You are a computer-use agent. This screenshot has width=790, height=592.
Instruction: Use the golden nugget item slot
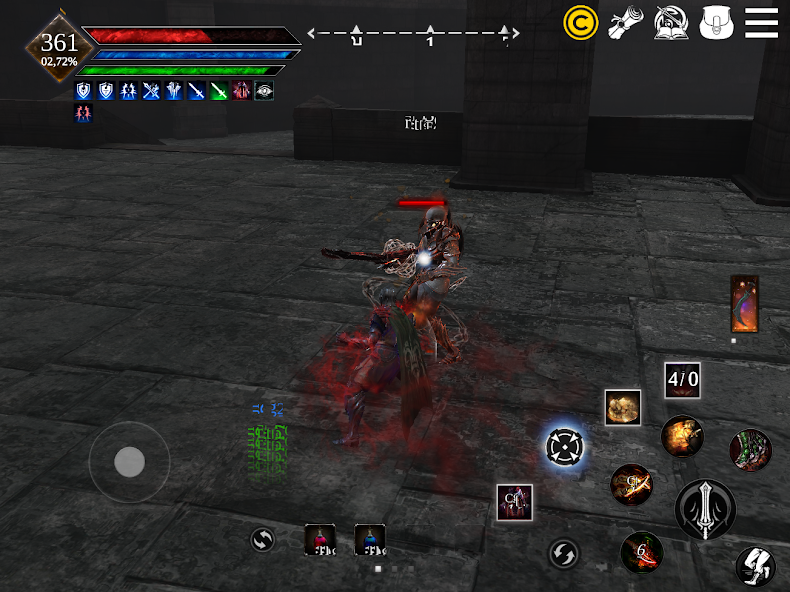[622, 407]
